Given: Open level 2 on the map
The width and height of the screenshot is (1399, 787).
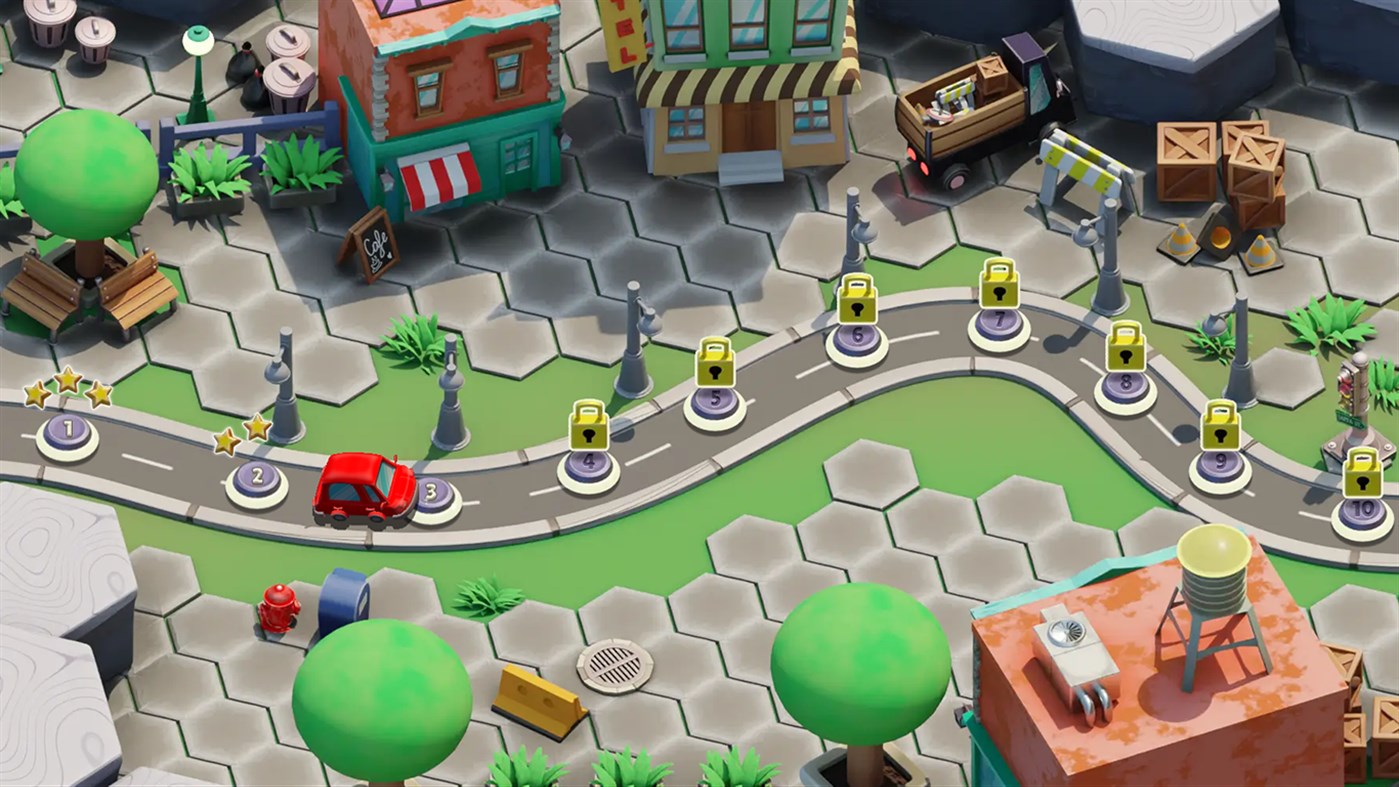Looking at the screenshot, I should pos(258,477).
